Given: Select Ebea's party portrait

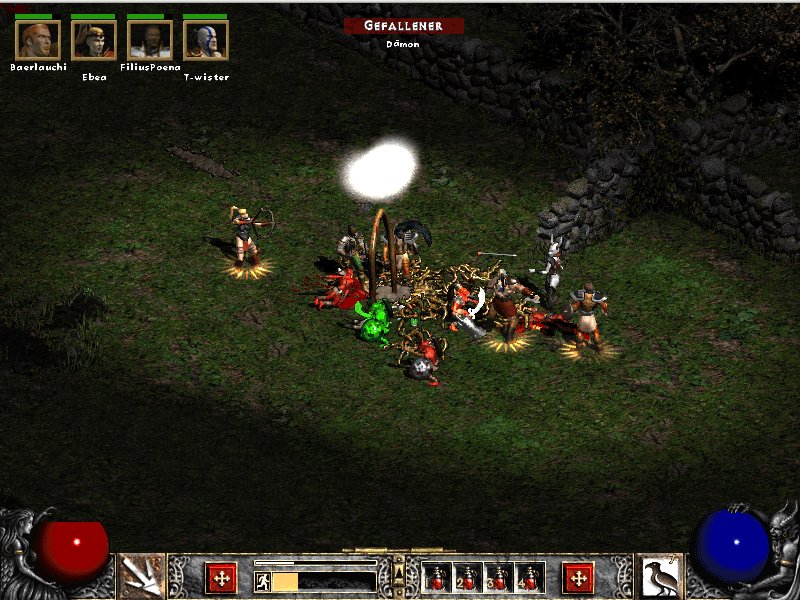Looking at the screenshot, I should tap(94, 40).
